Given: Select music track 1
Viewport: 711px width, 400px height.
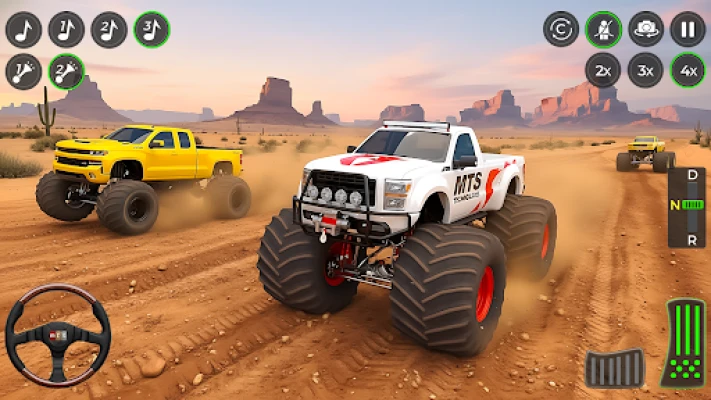Looking at the screenshot, I should click(66, 29).
